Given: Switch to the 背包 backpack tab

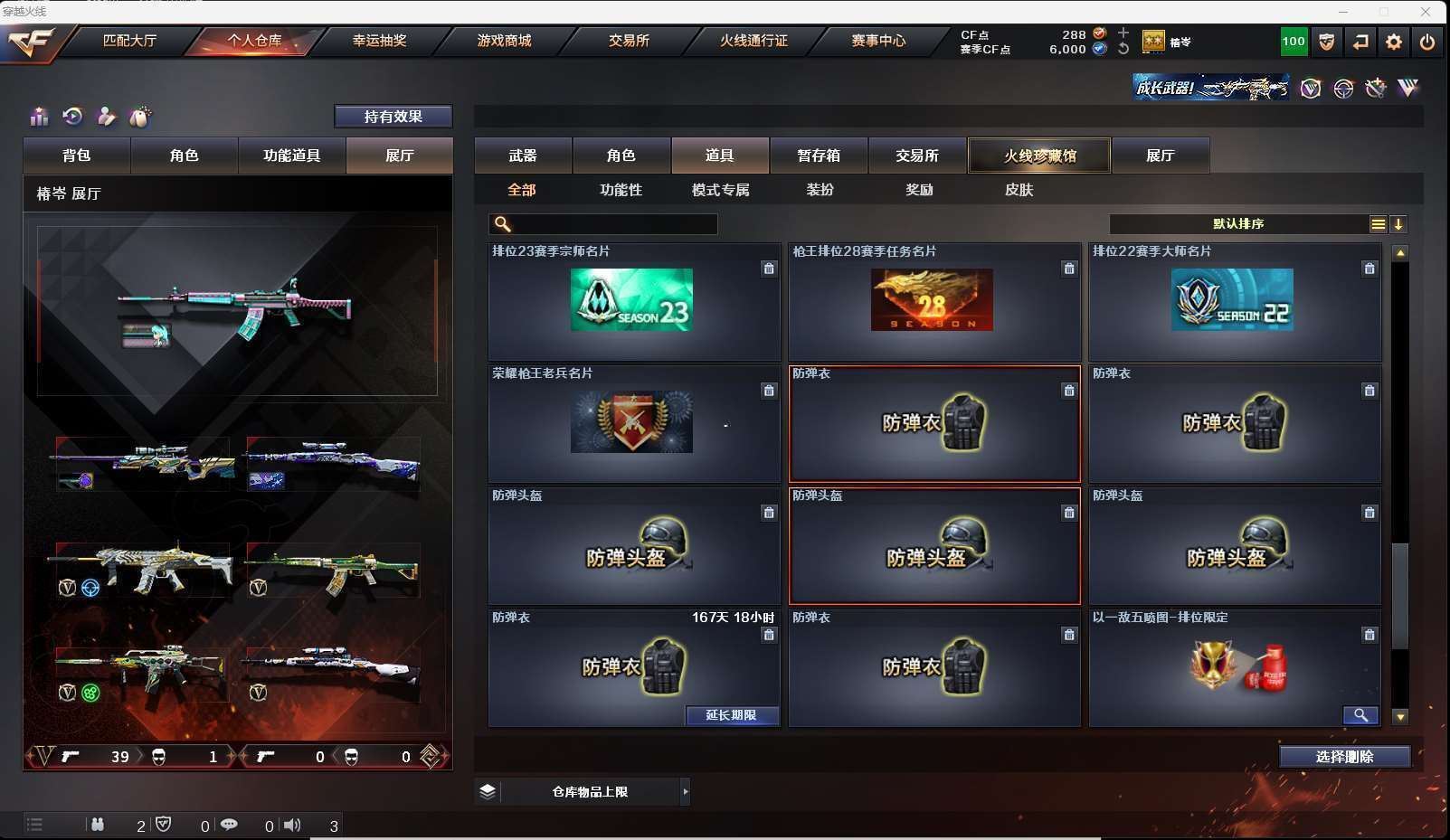Looking at the screenshot, I should [x=77, y=156].
